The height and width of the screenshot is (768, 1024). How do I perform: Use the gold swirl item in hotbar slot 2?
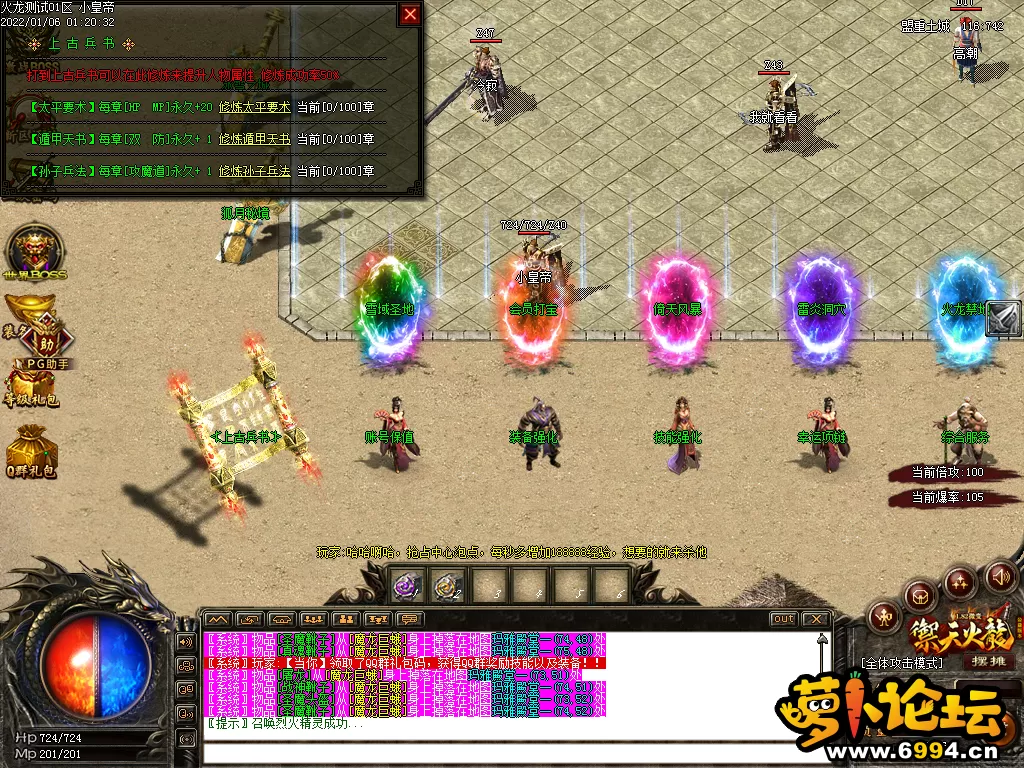tap(446, 586)
